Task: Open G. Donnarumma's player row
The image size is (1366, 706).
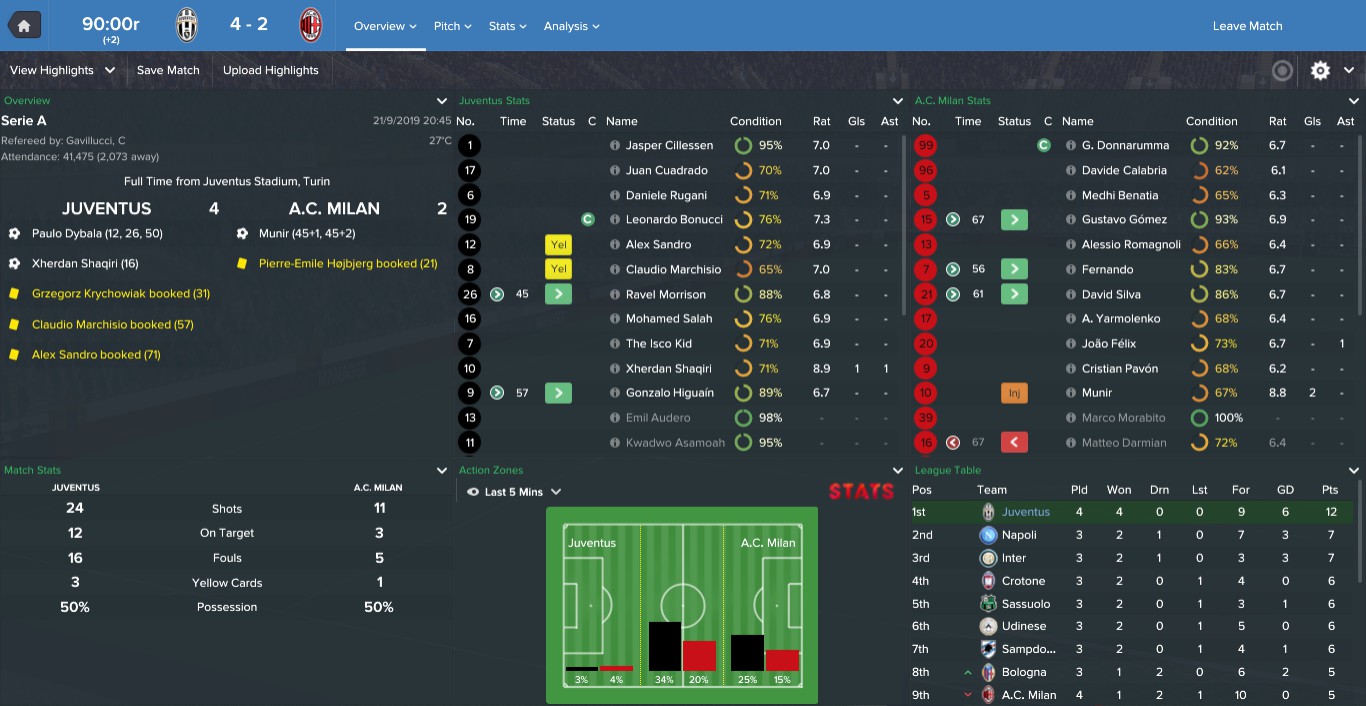Action: 1125,146
